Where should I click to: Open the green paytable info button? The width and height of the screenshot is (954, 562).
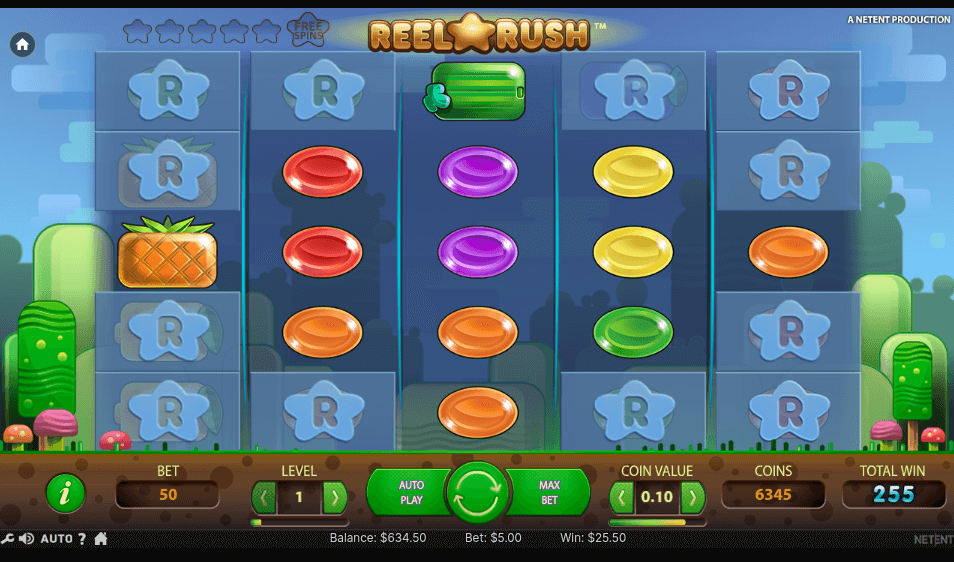66,493
